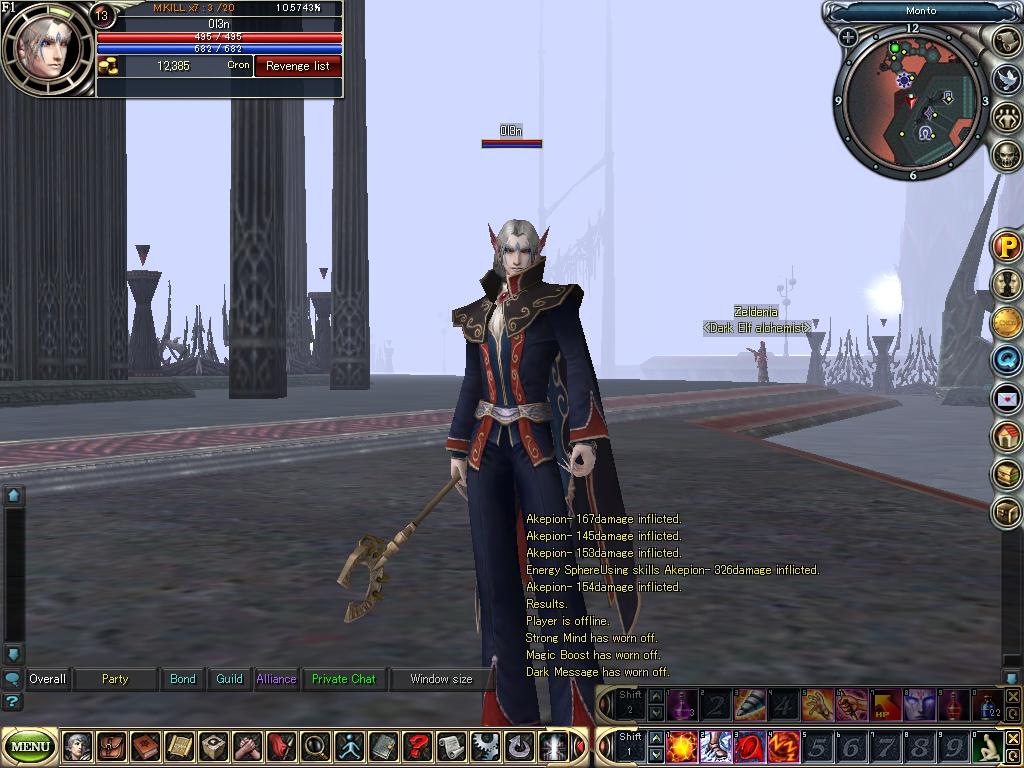Select the Guild chat tab
1024x768 pixels.
tap(229, 679)
